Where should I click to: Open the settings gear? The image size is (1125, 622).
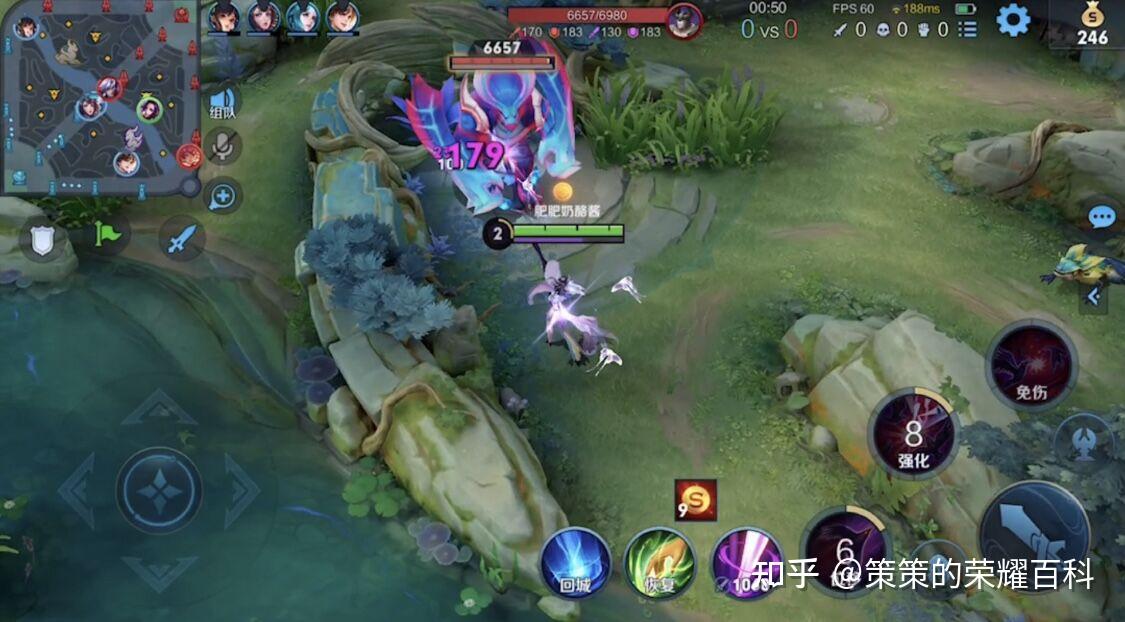pyautogui.click(x=1013, y=21)
